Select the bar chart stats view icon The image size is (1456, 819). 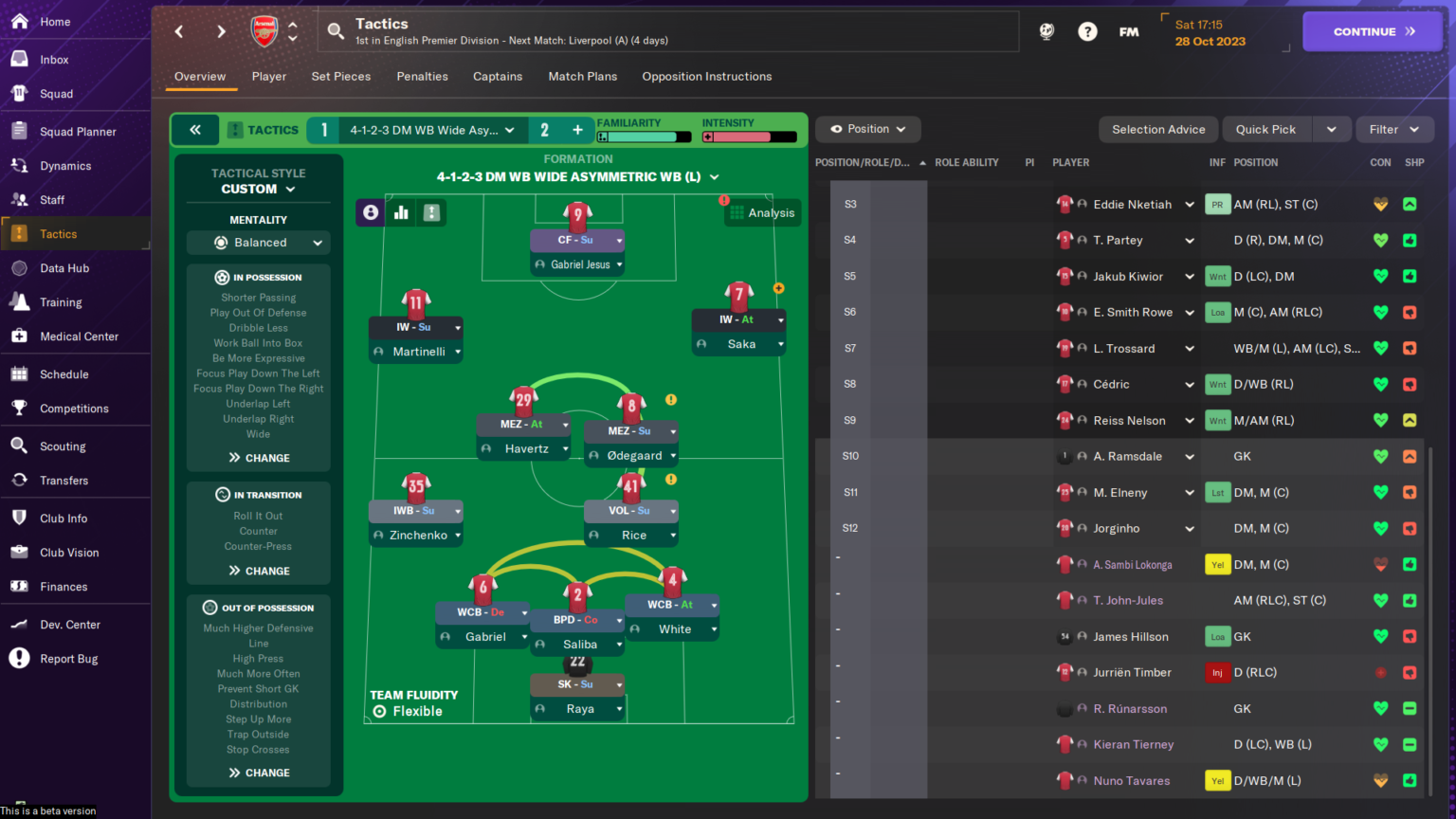point(400,212)
